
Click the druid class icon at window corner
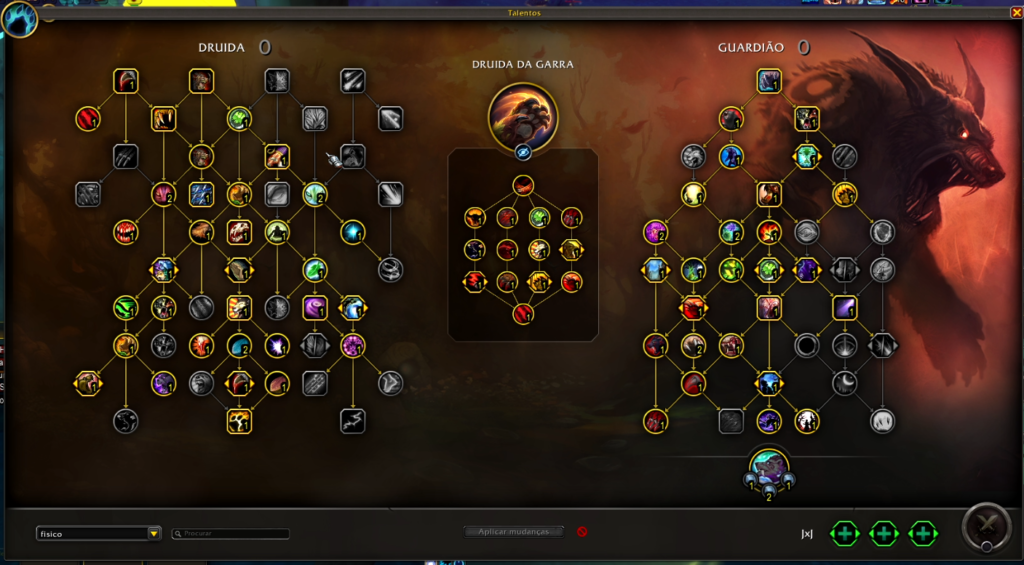[x=19, y=18]
